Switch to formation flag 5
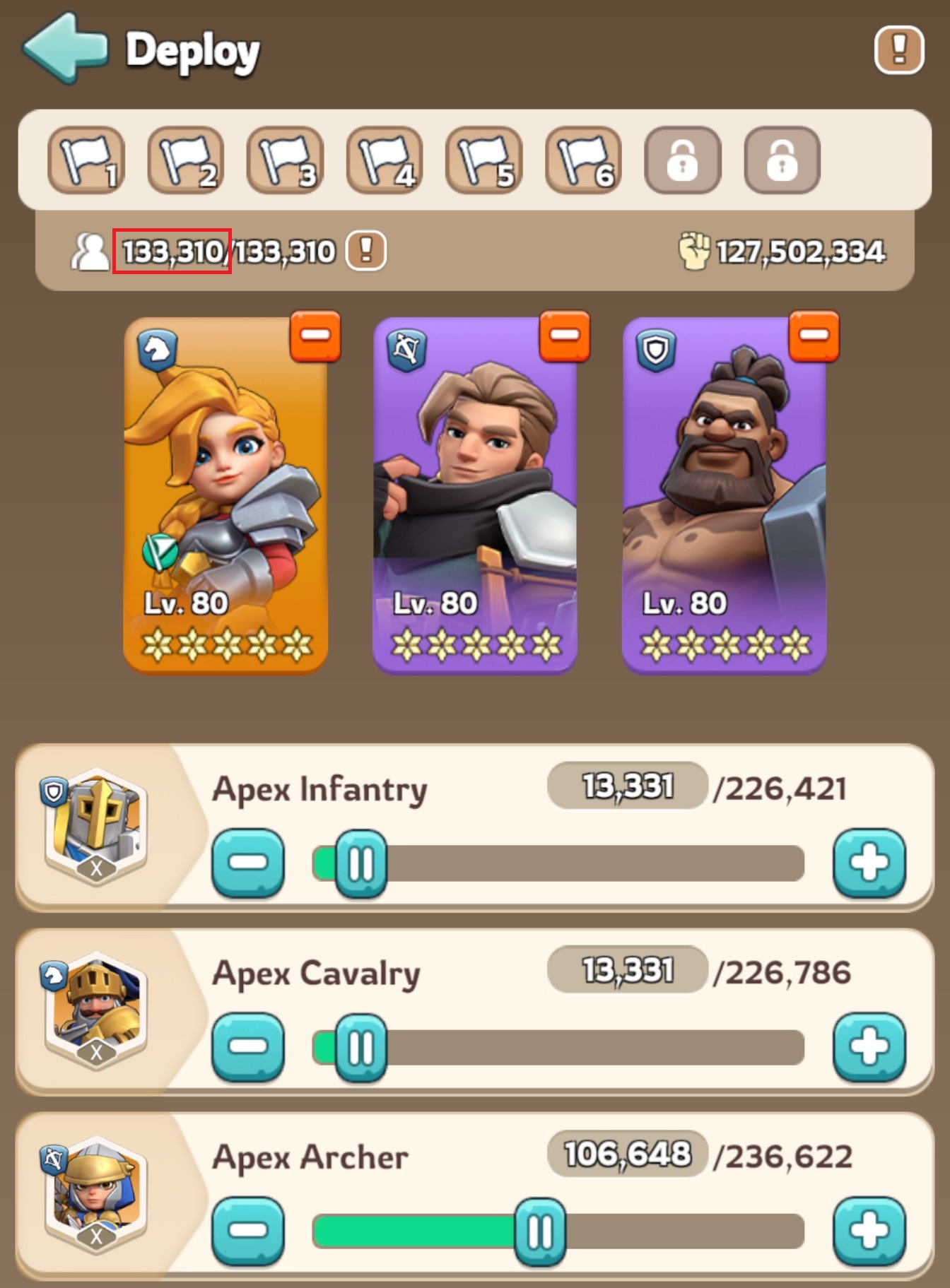 click(484, 160)
